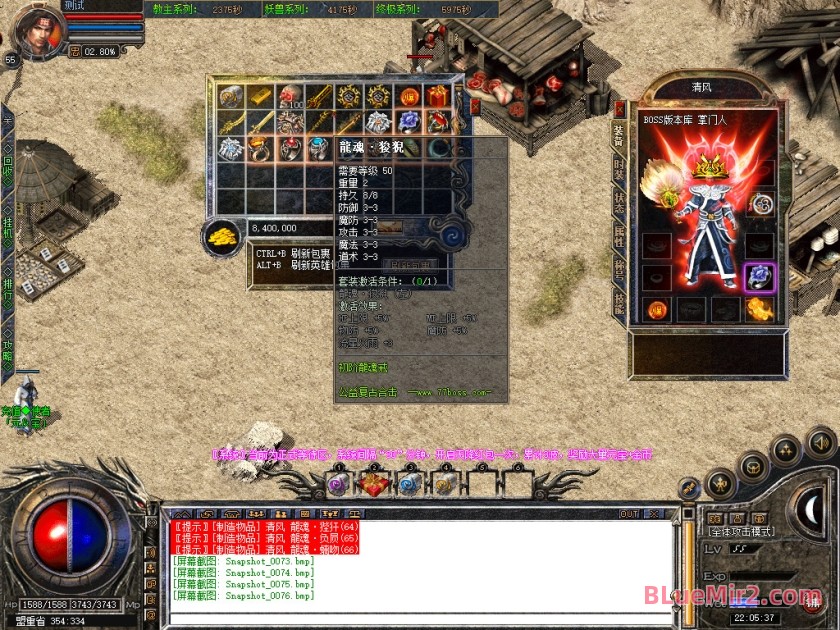840x630 pixels.
Task: Click the OUT button above the chat
Action: (628, 514)
